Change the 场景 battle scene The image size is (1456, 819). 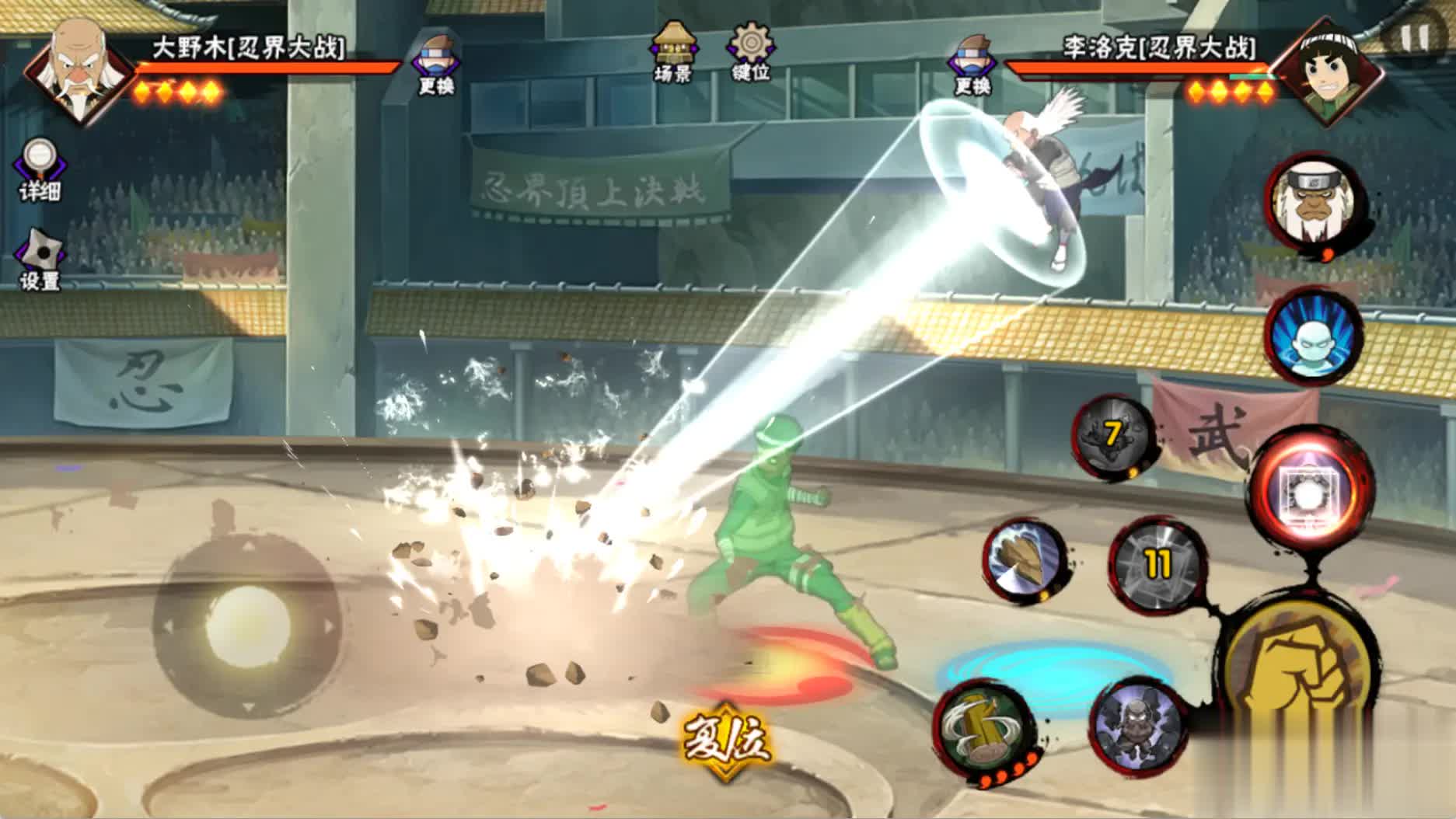(674, 51)
